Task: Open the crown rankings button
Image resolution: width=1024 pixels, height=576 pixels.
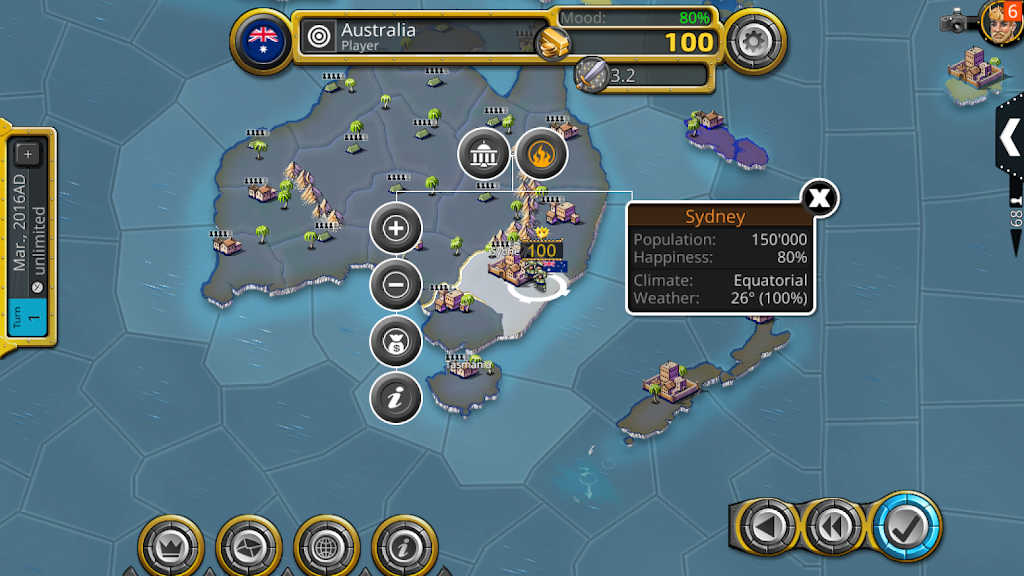Action: click(x=170, y=547)
